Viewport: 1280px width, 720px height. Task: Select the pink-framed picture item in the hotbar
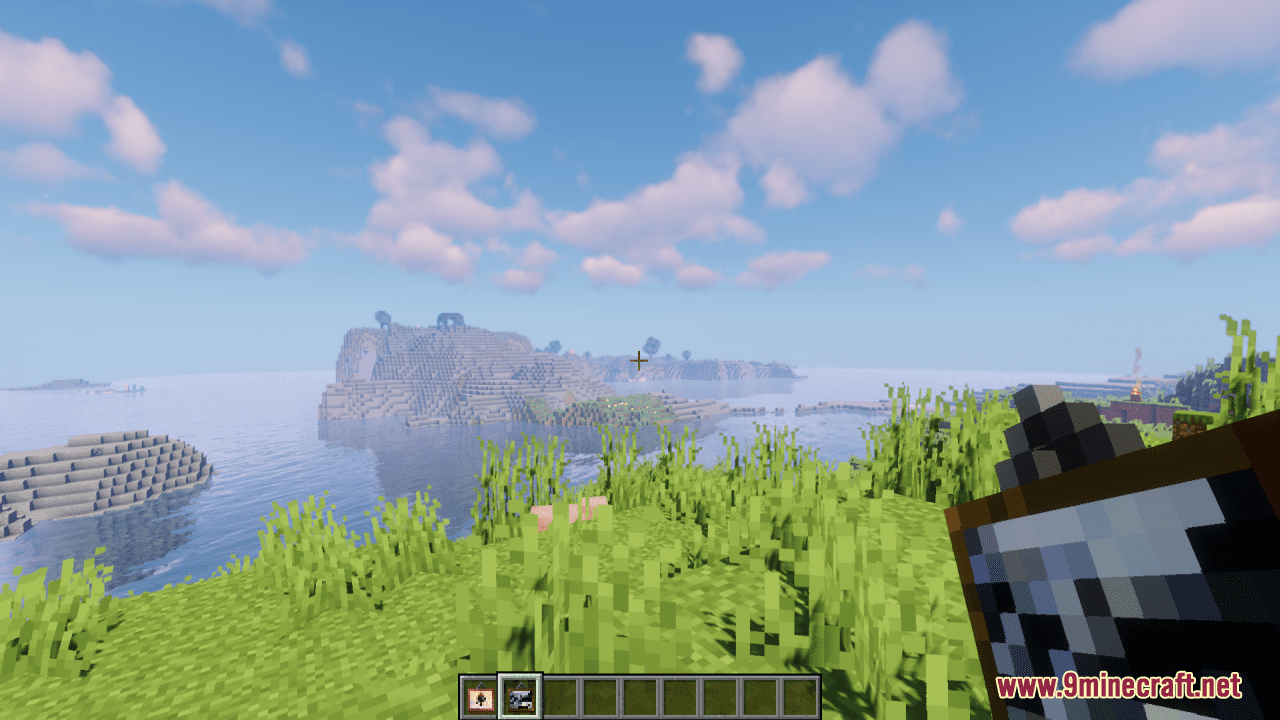point(480,697)
